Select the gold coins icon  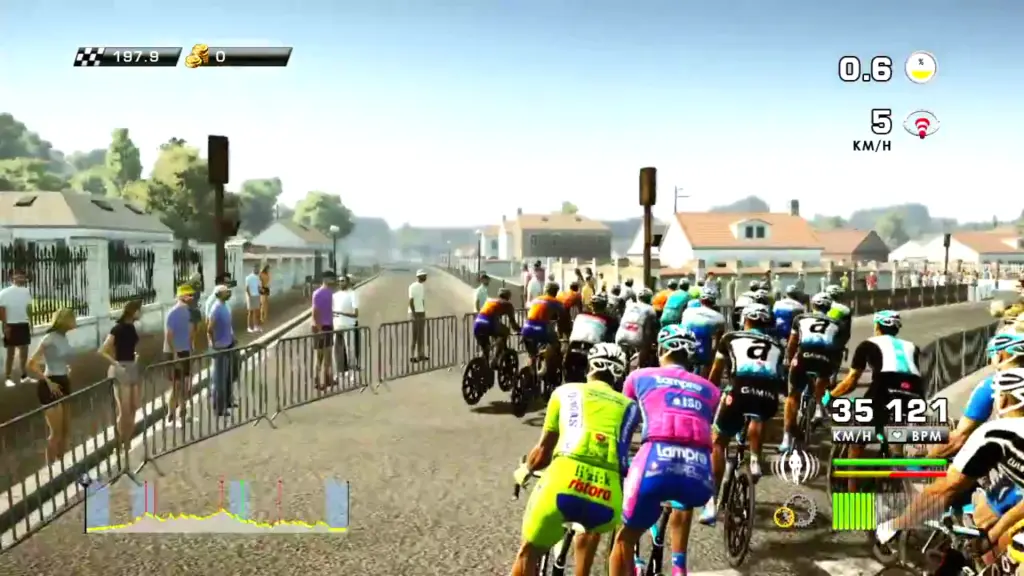pyautogui.click(x=197, y=56)
